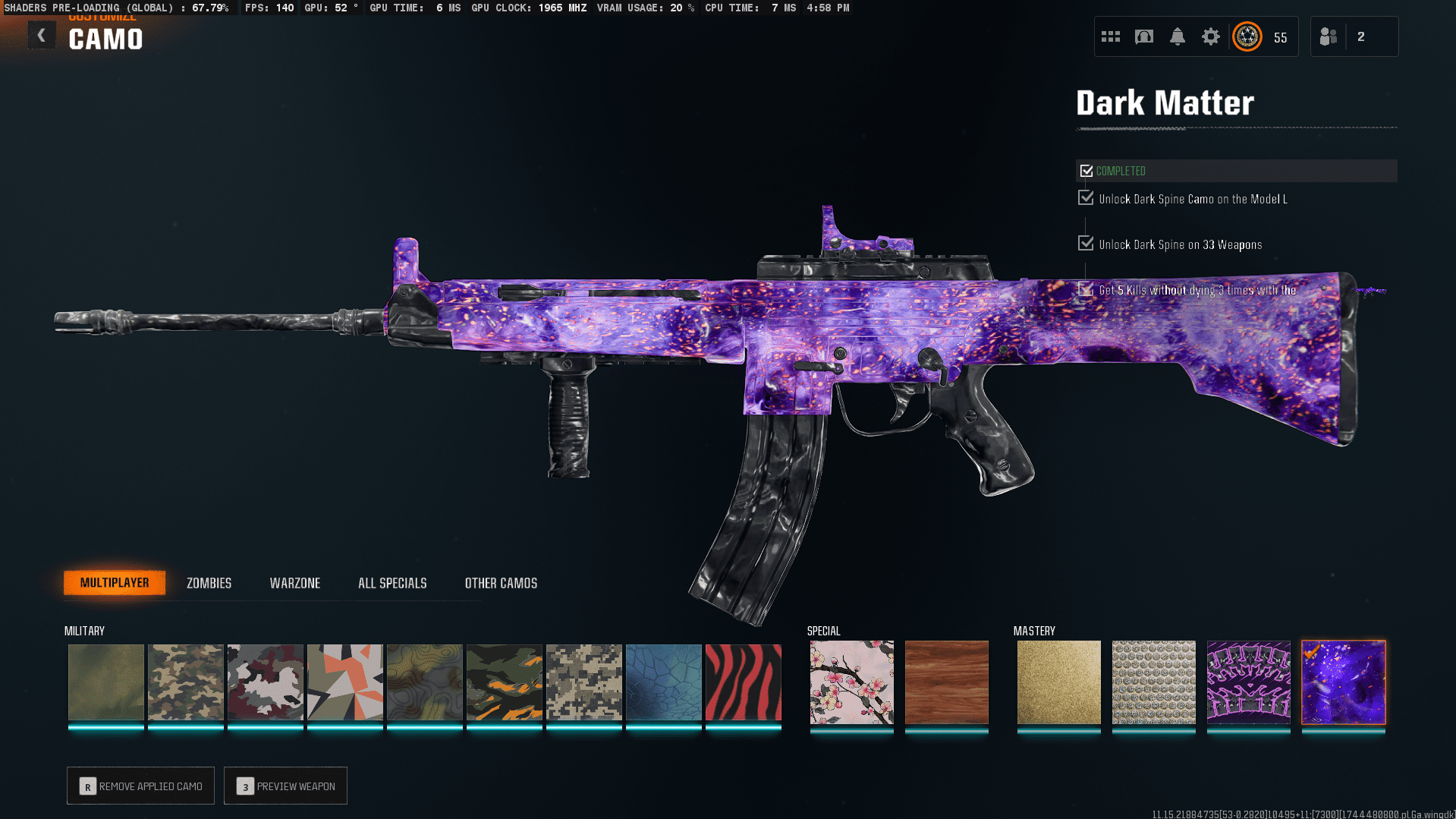1456x819 pixels.
Task: Open the notifications bell
Action: pos(1177,36)
